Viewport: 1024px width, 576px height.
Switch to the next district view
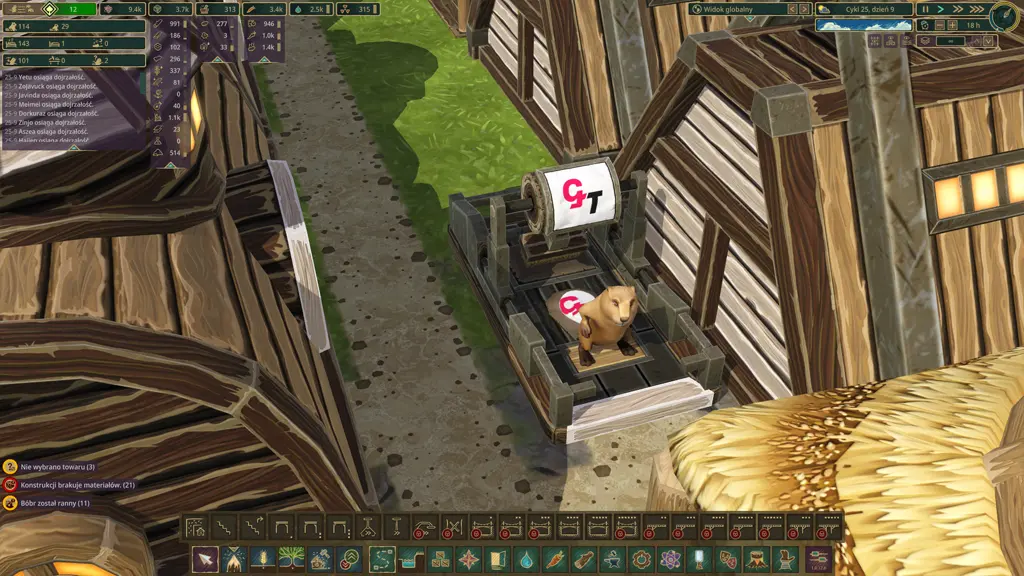click(802, 9)
